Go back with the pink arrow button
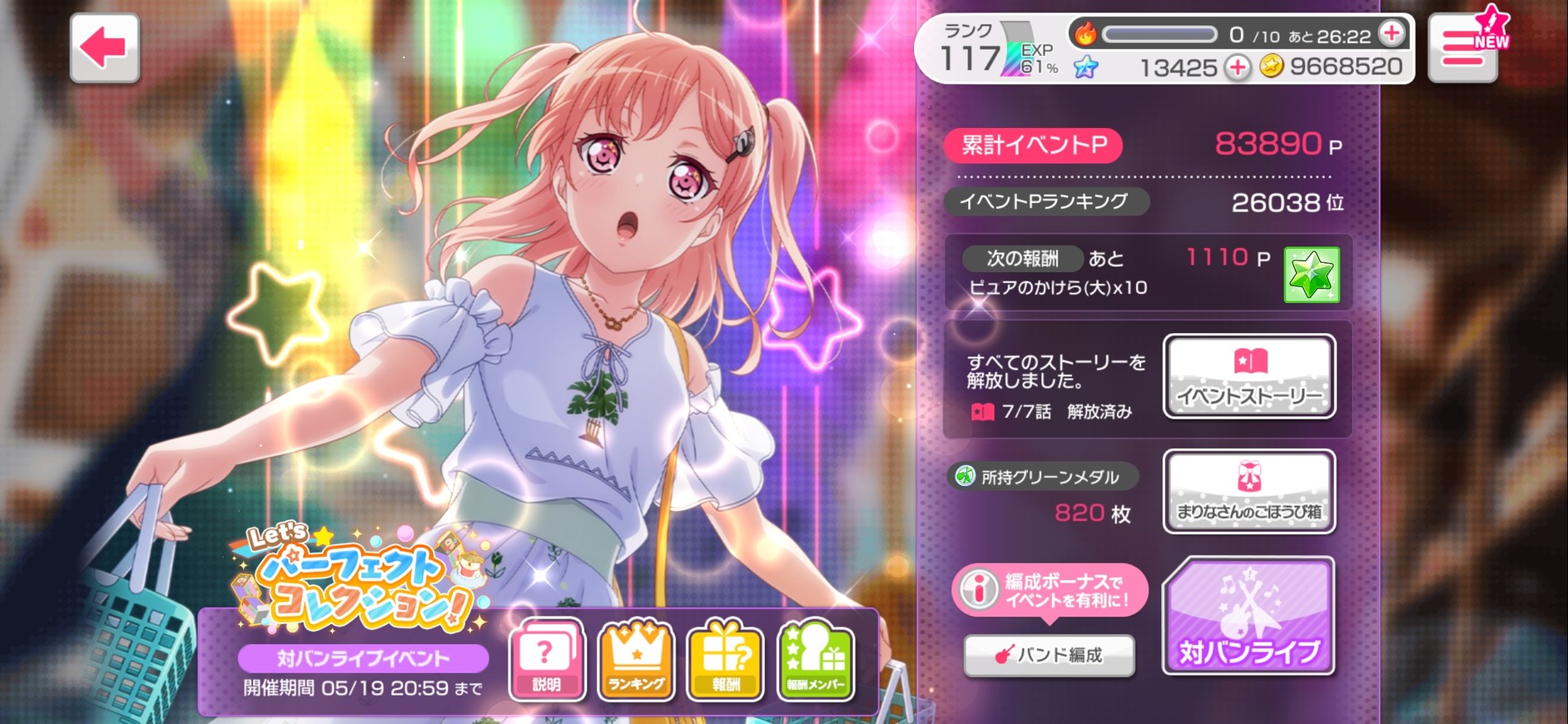 pos(104,48)
